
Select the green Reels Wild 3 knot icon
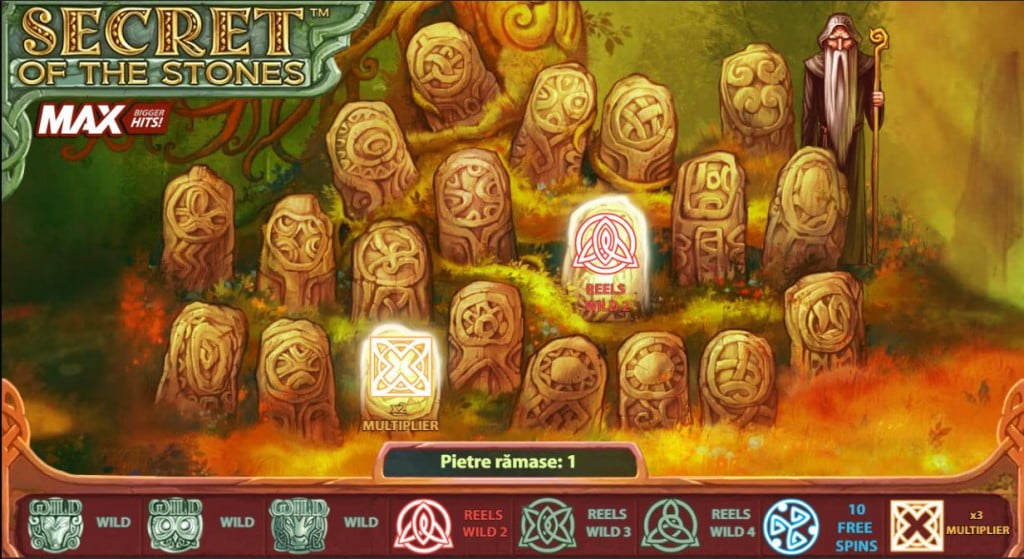546,522
